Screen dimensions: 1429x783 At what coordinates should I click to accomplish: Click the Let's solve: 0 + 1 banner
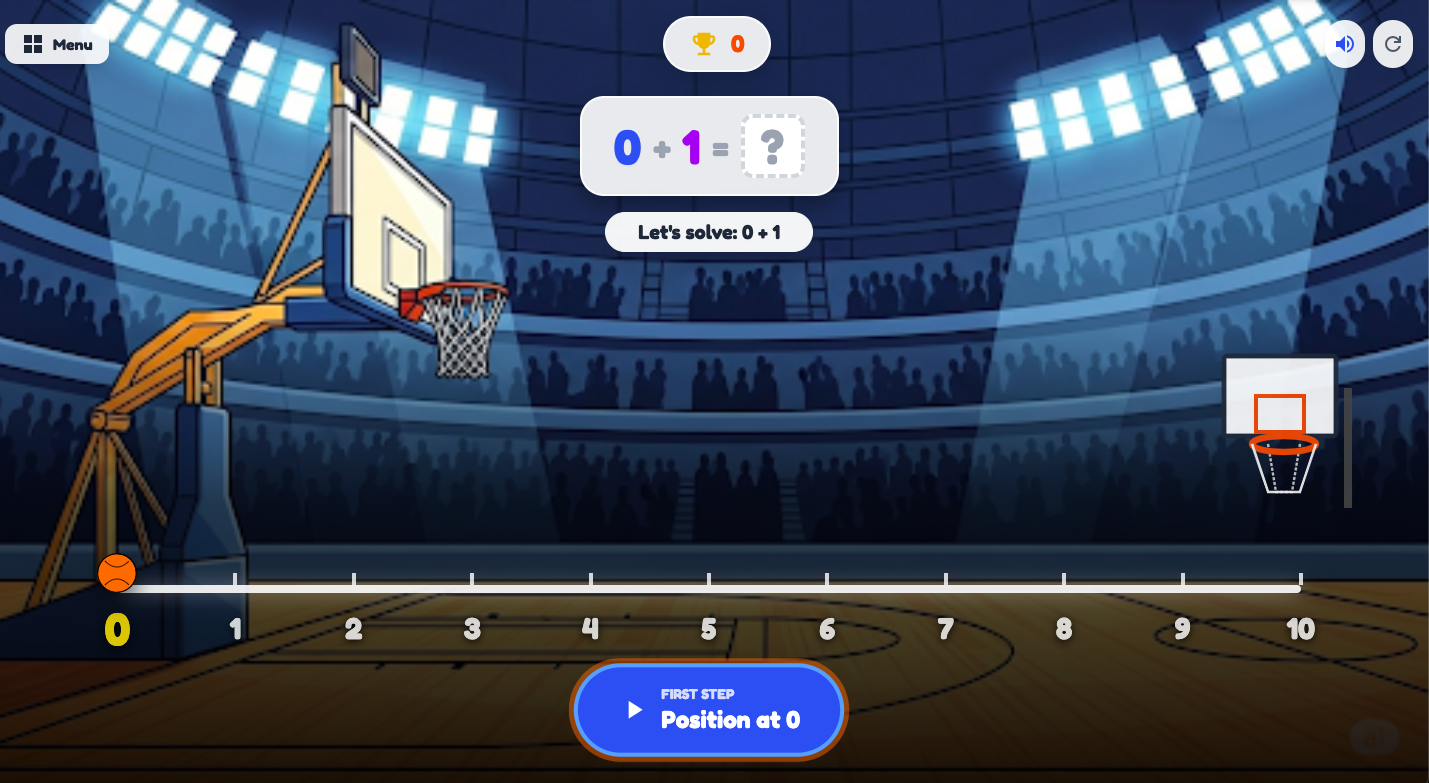click(x=709, y=232)
